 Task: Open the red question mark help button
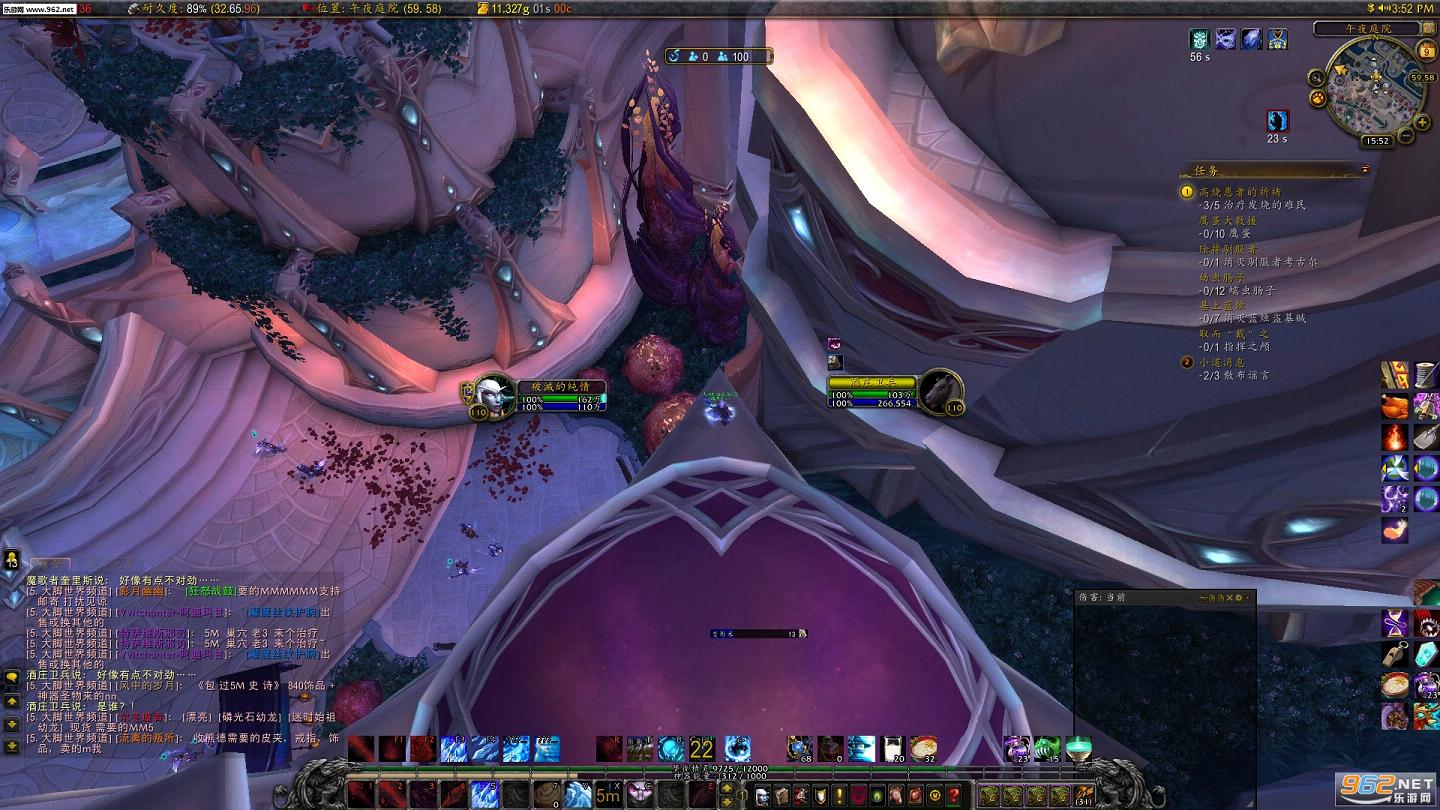click(x=954, y=796)
